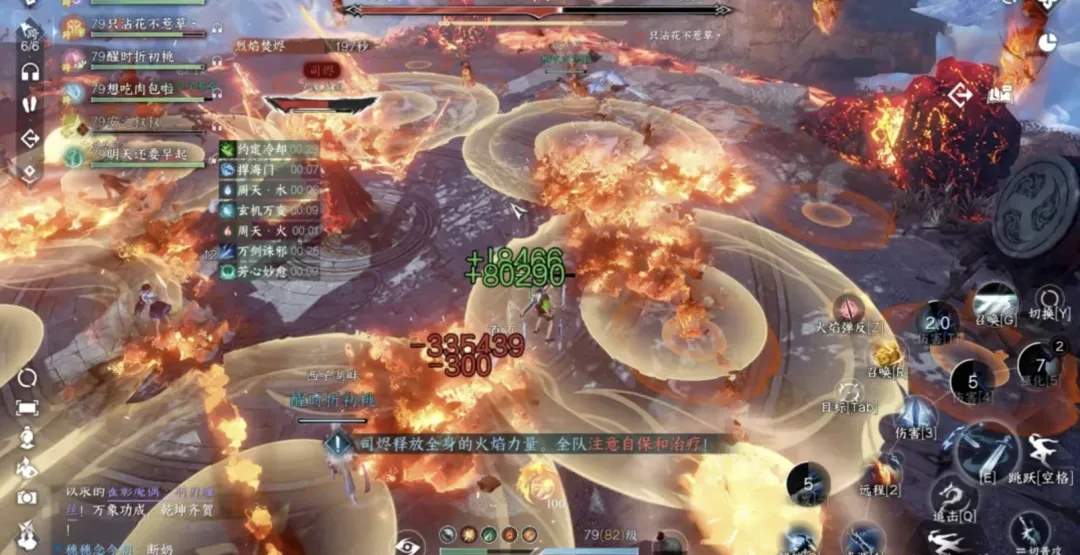Select party member 想吃肉包啦
This screenshot has height=555, width=1080.
click(135, 91)
